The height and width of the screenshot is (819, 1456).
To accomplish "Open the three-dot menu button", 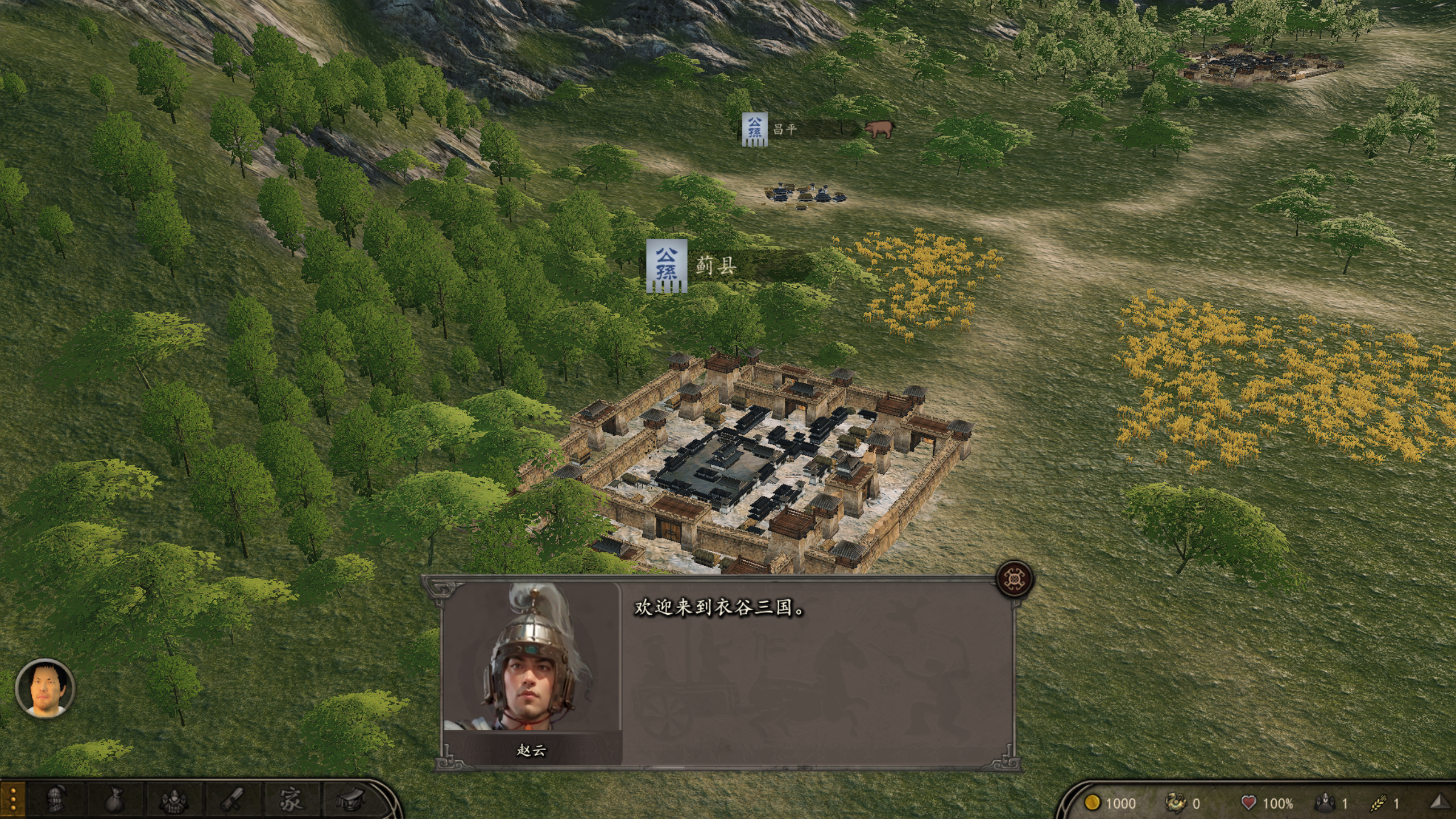I will pyautogui.click(x=13, y=799).
